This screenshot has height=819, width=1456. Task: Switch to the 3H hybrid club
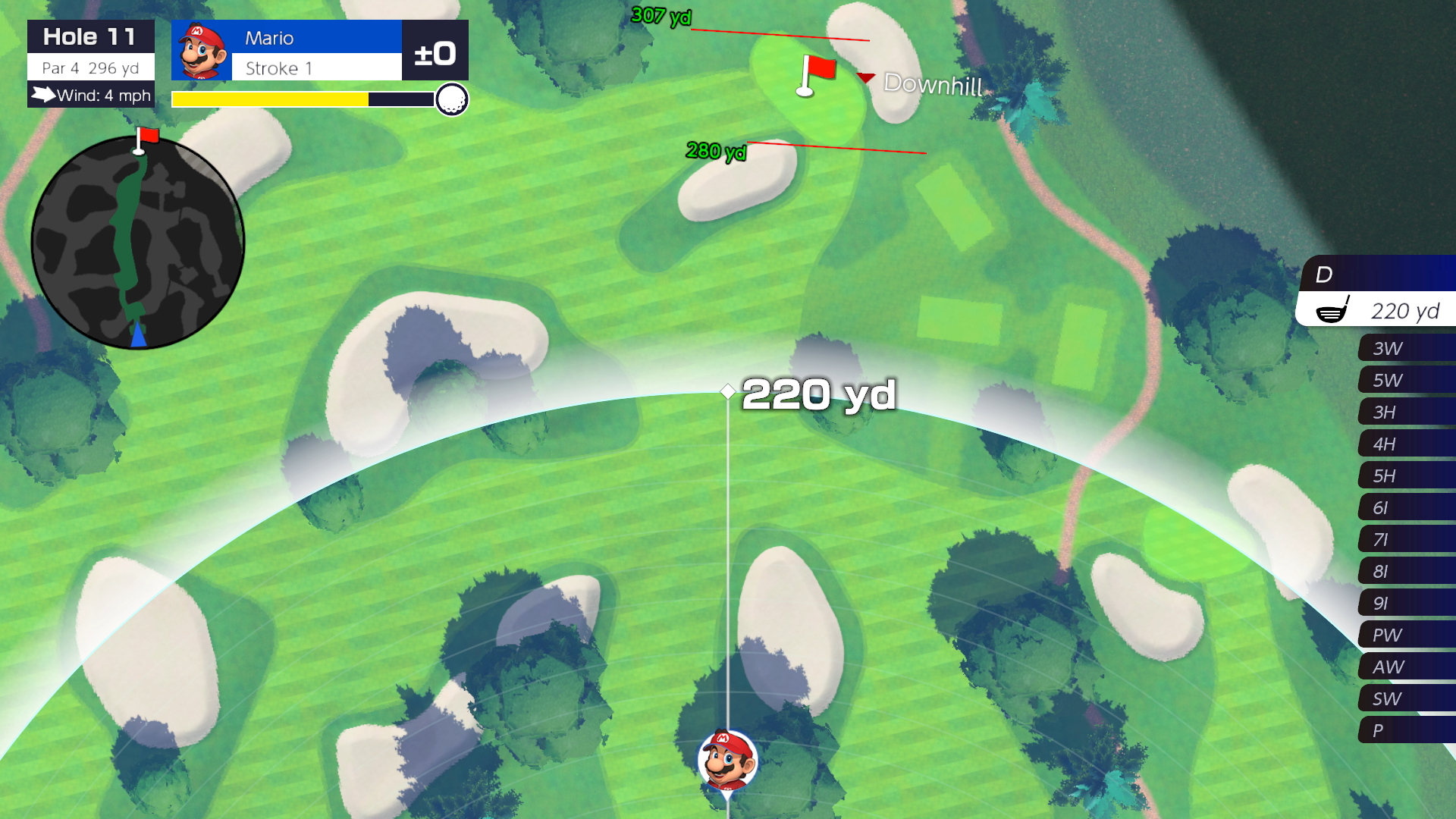coord(1404,412)
